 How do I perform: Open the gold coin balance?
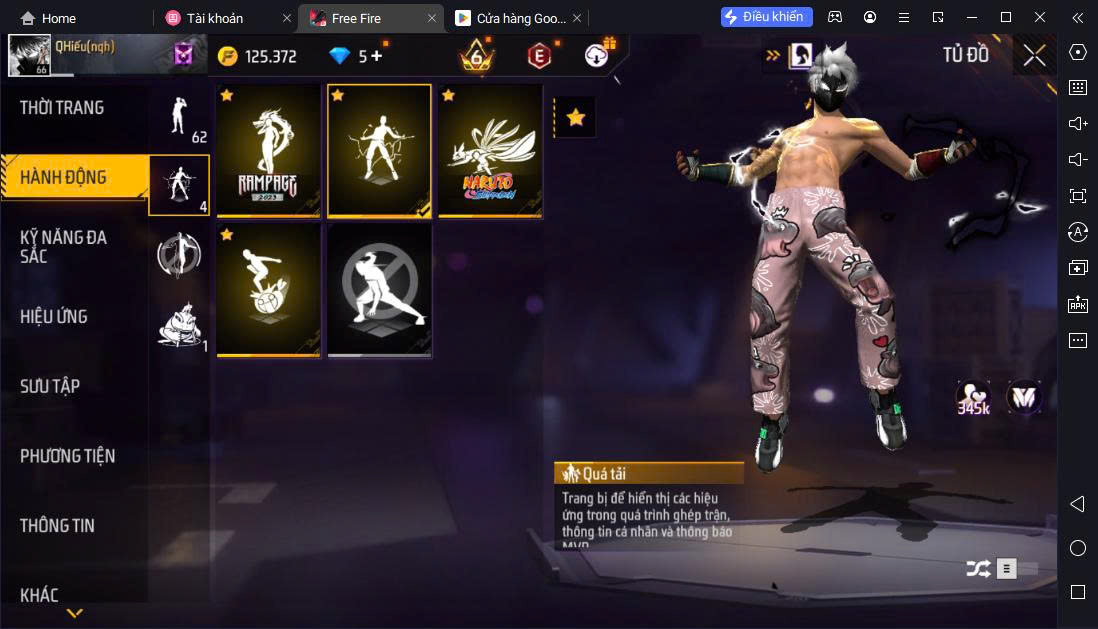click(x=258, y=56)
